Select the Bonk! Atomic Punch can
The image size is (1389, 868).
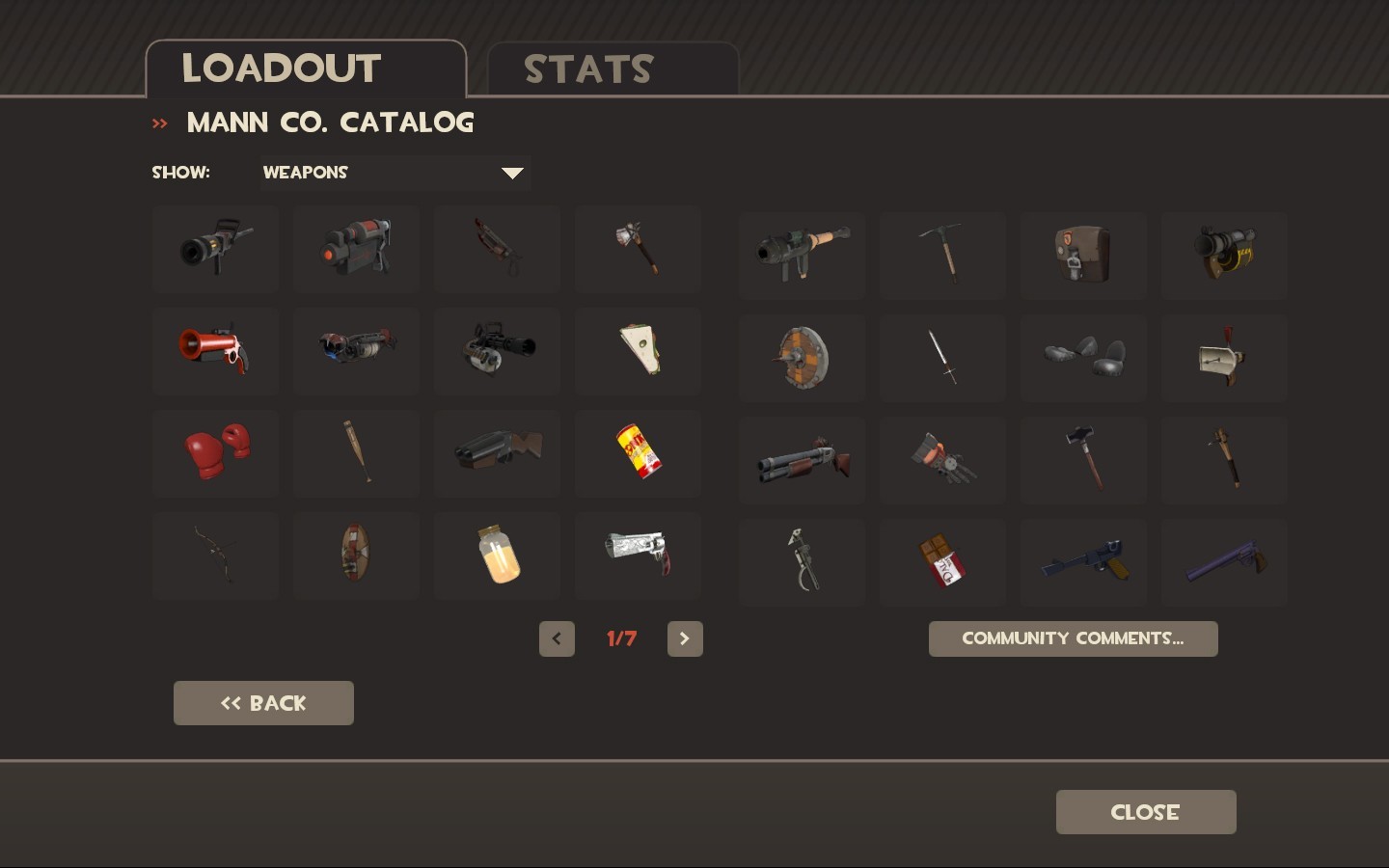[638, 453]
